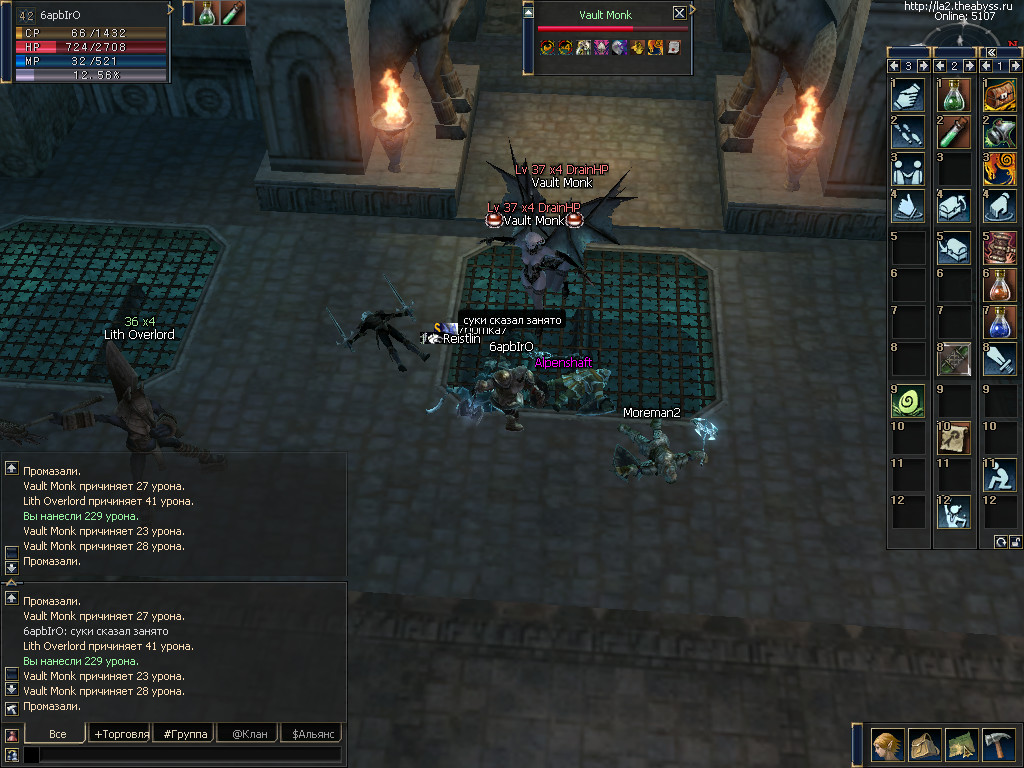Click the treasure chest hotbar icon

click(1000, 96)
